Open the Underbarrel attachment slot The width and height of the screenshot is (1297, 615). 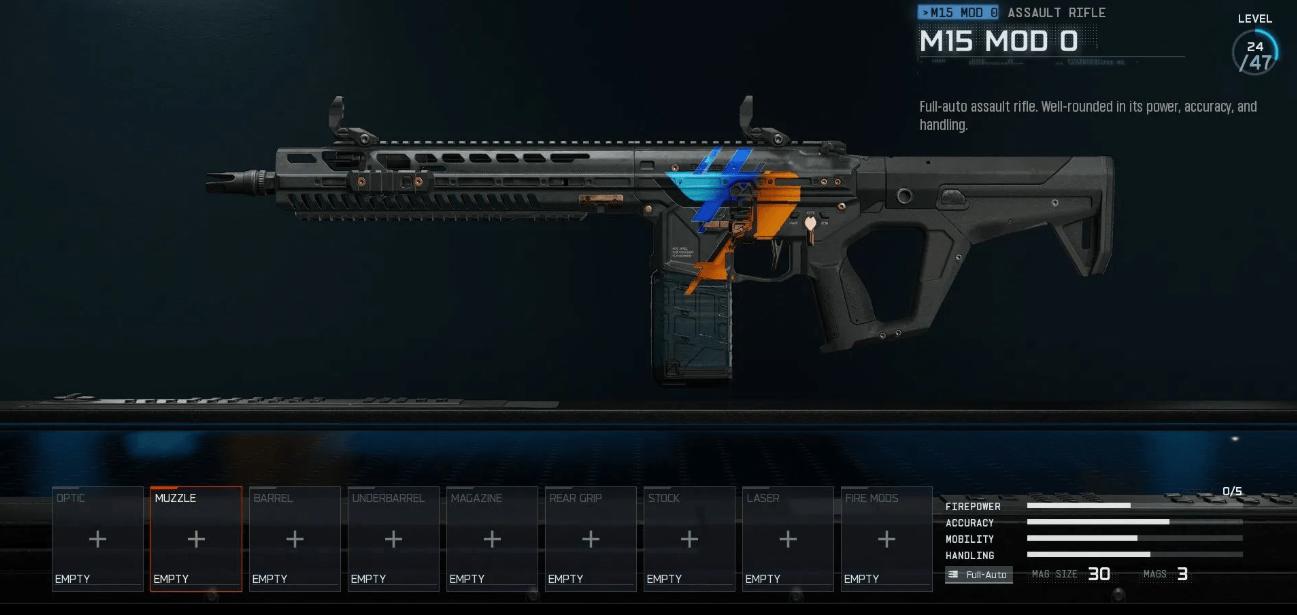tap(394, 539)
